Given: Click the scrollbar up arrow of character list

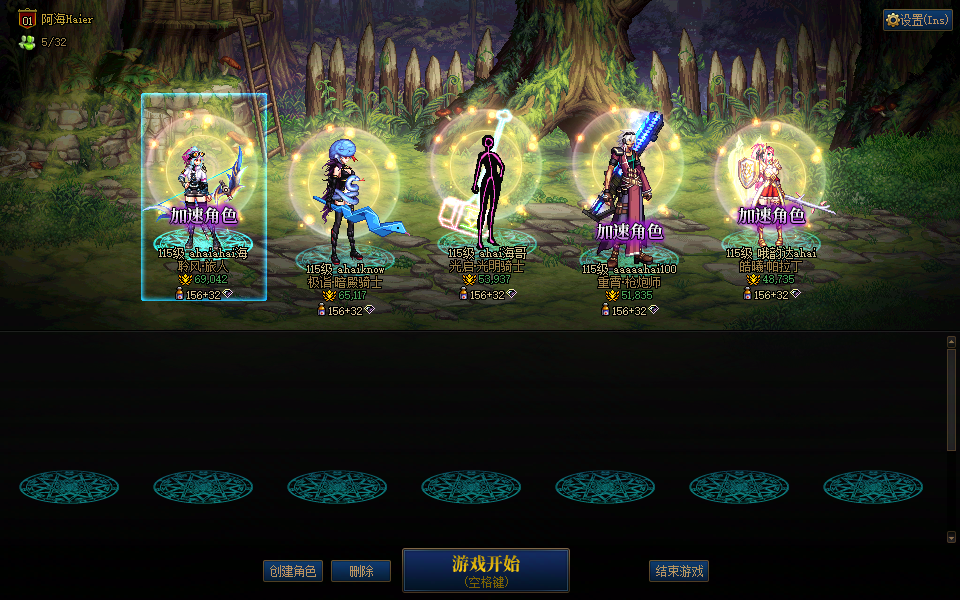Looking at the screenshot, I should tap(951, 341).
